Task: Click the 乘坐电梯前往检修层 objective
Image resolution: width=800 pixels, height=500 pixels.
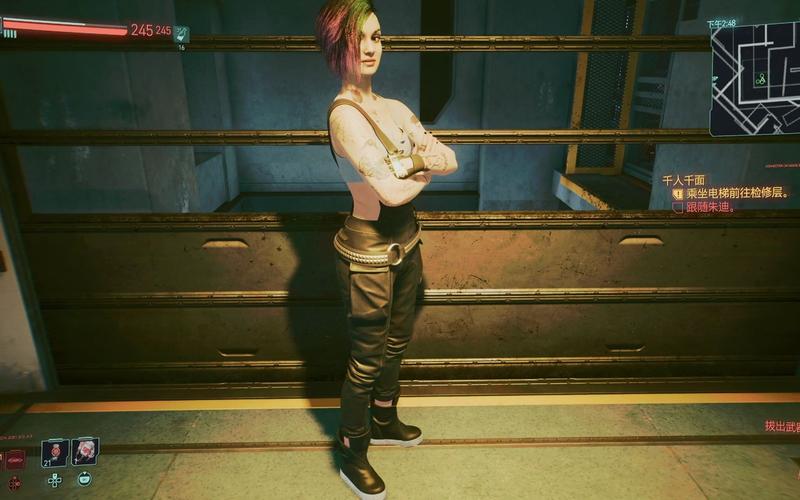Action: [x=738, y=193]
